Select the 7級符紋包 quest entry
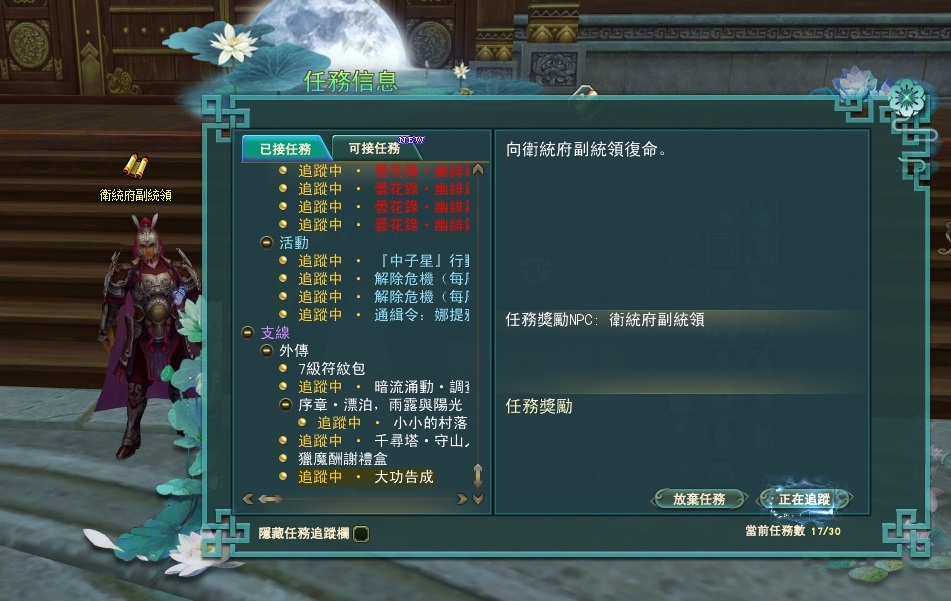Viewport: 951px width, 601px height. click(332, 369)
